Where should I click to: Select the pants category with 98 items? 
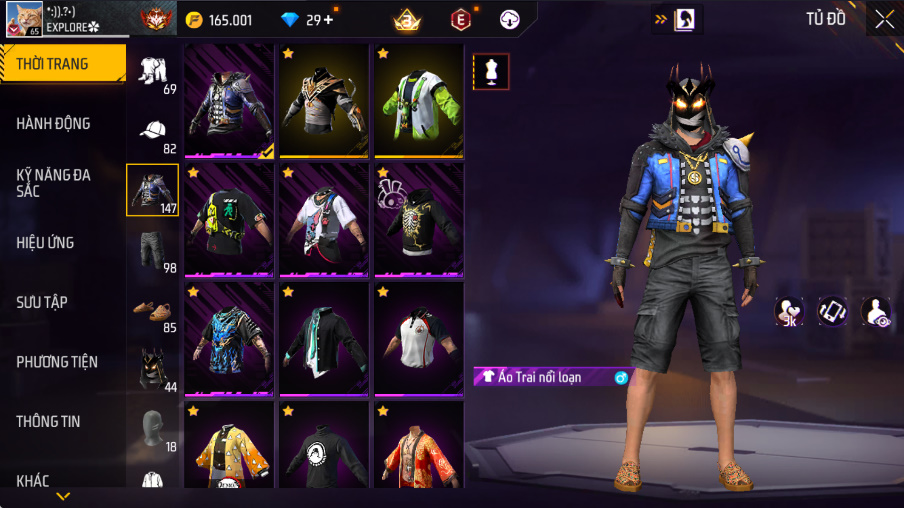pos(153,253)
